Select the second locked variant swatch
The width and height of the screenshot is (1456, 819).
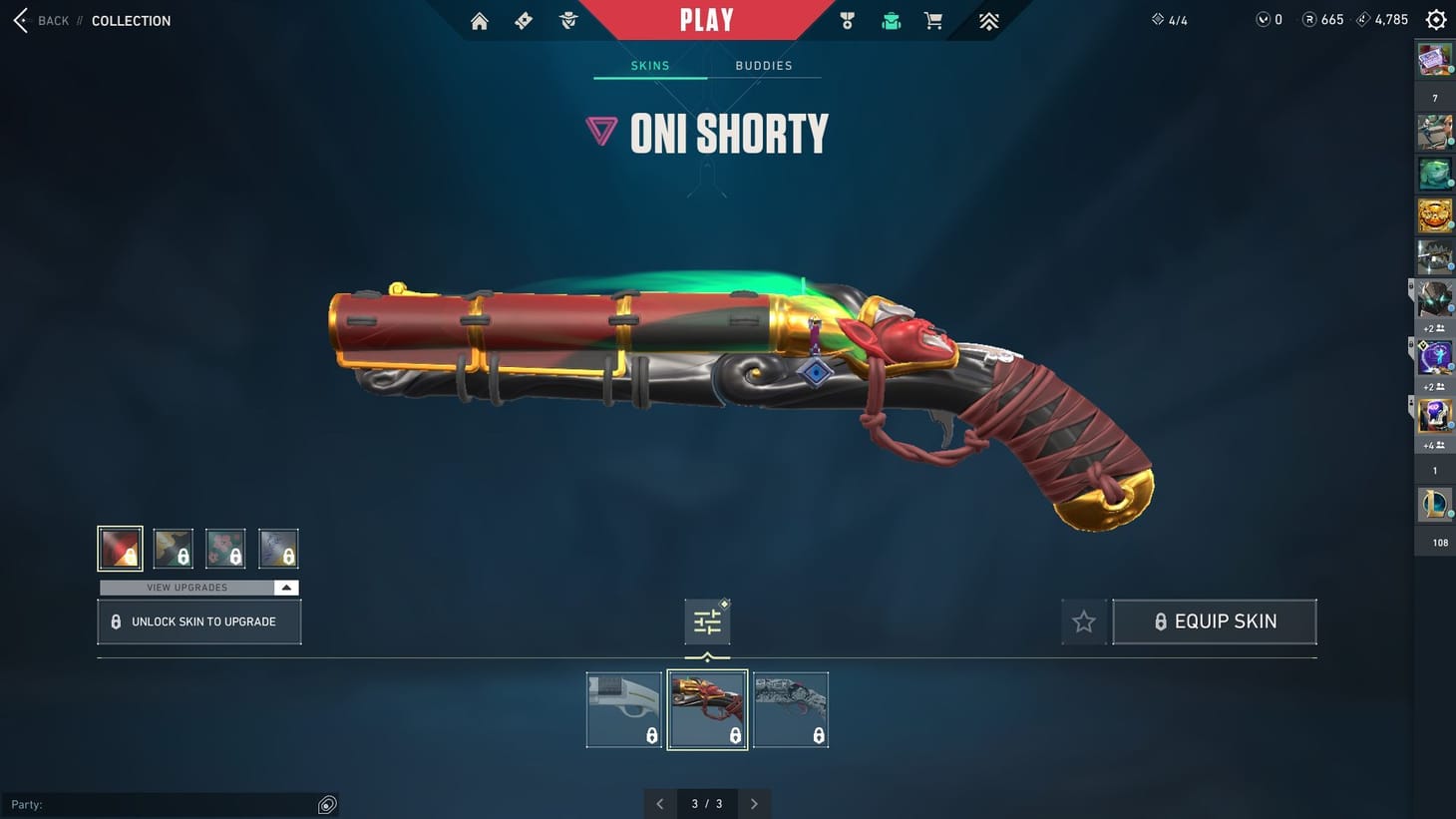(x=173, y=548)
